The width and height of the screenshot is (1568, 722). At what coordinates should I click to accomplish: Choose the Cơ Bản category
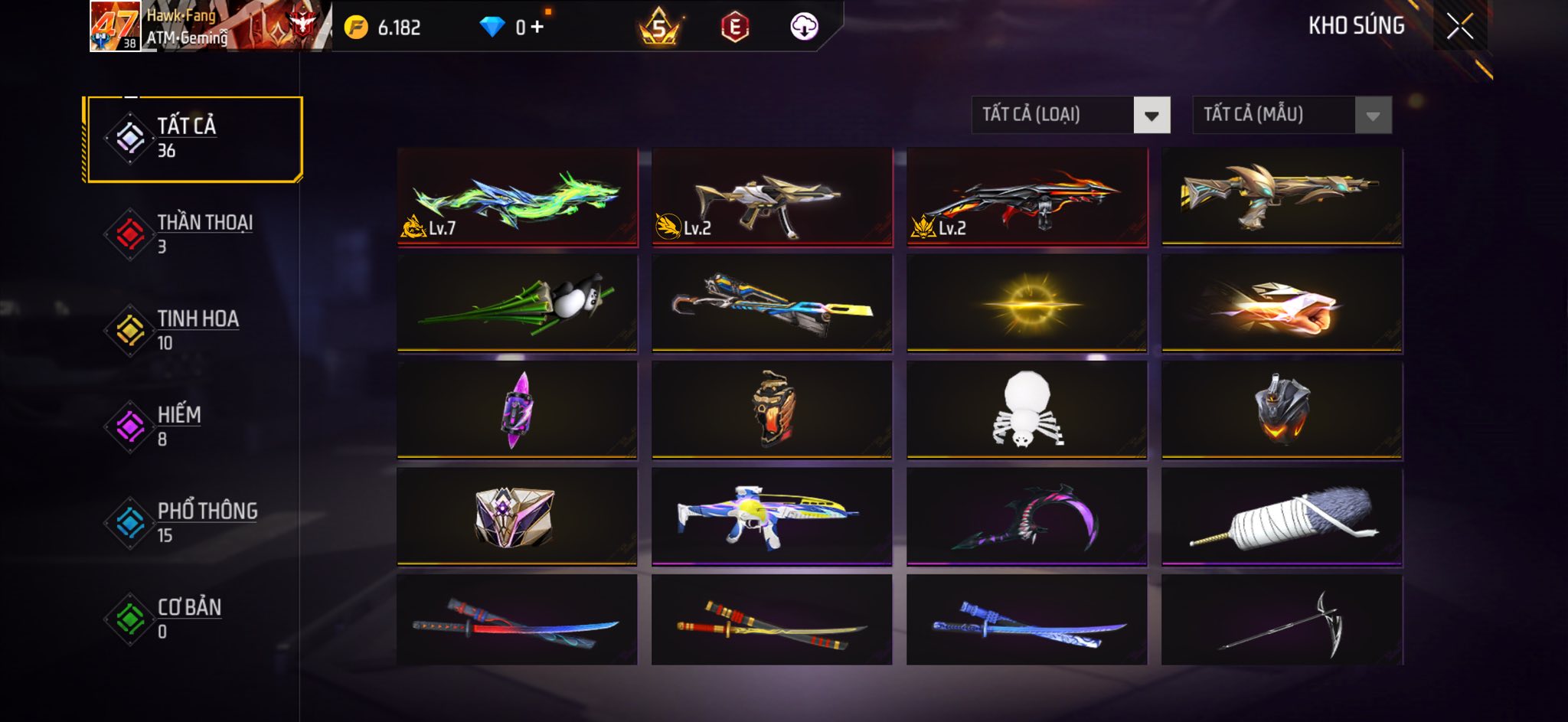coord(194,619)
